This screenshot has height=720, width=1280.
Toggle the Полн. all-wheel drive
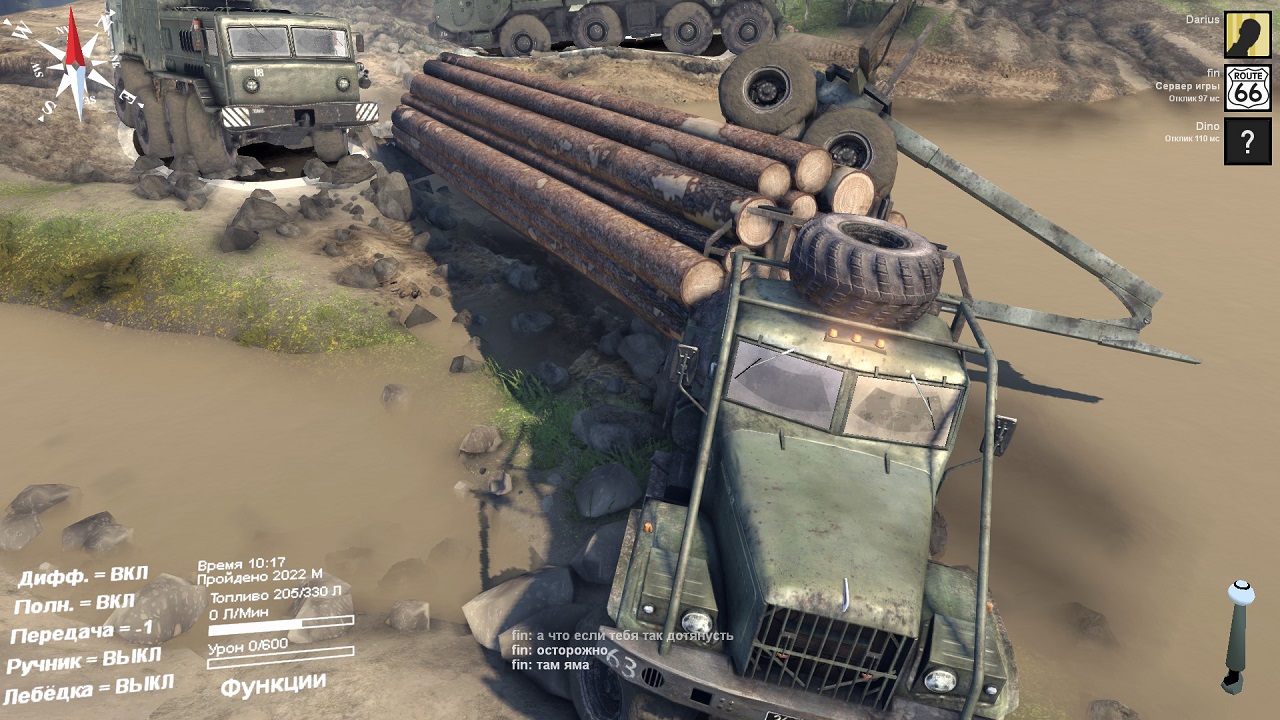click(75, 604)
